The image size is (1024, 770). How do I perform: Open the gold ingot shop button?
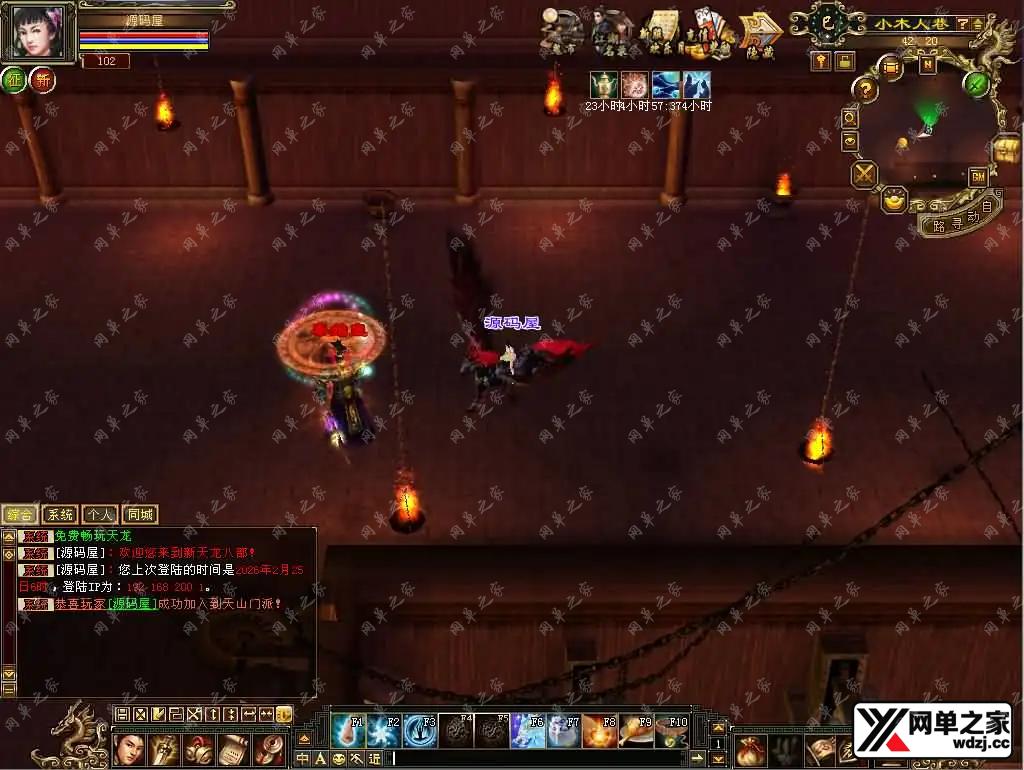(894, 200)
